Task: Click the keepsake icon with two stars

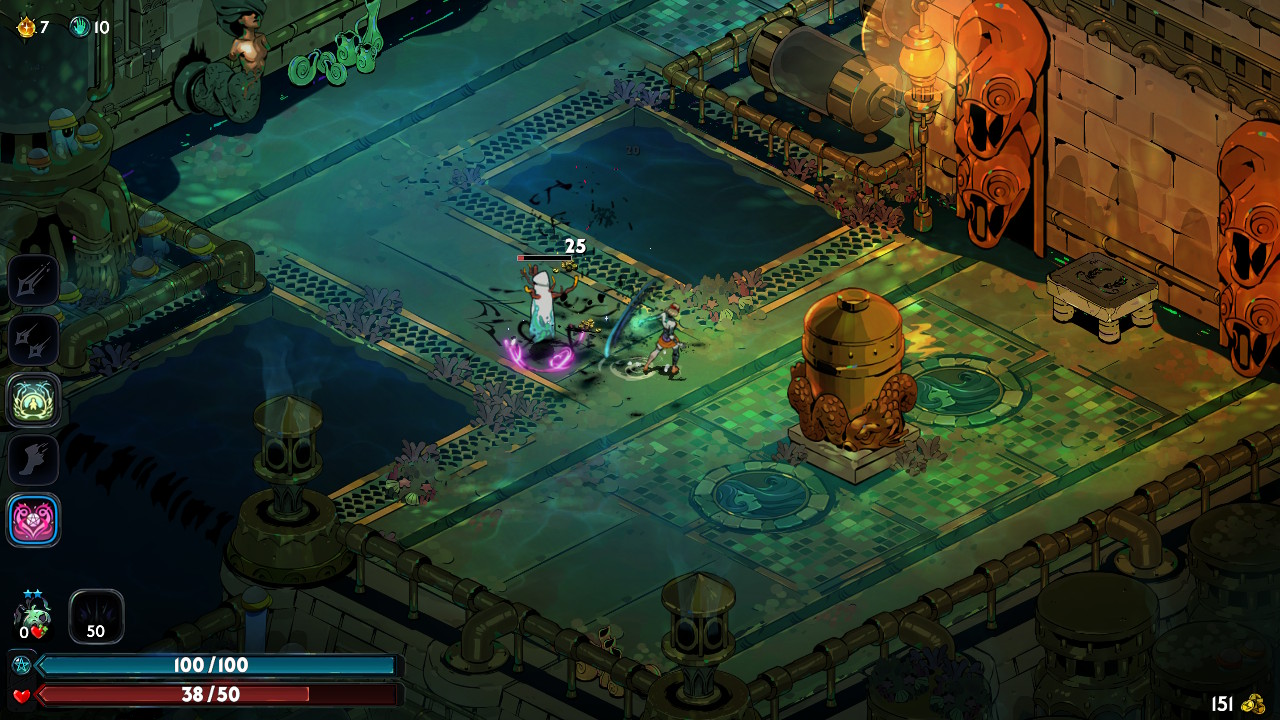Action: pos(32,613)
